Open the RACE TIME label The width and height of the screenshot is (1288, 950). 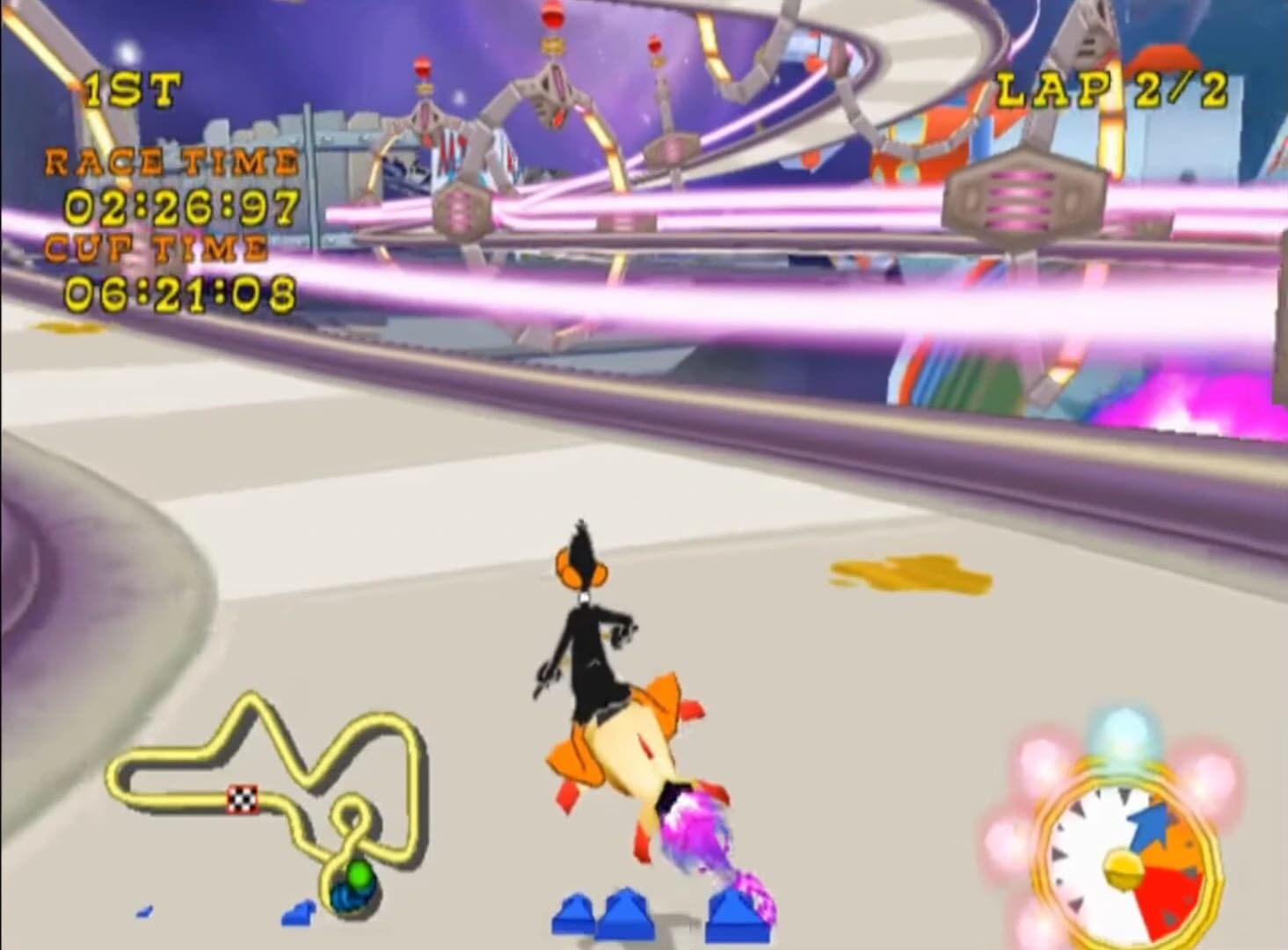pos(169,161)
